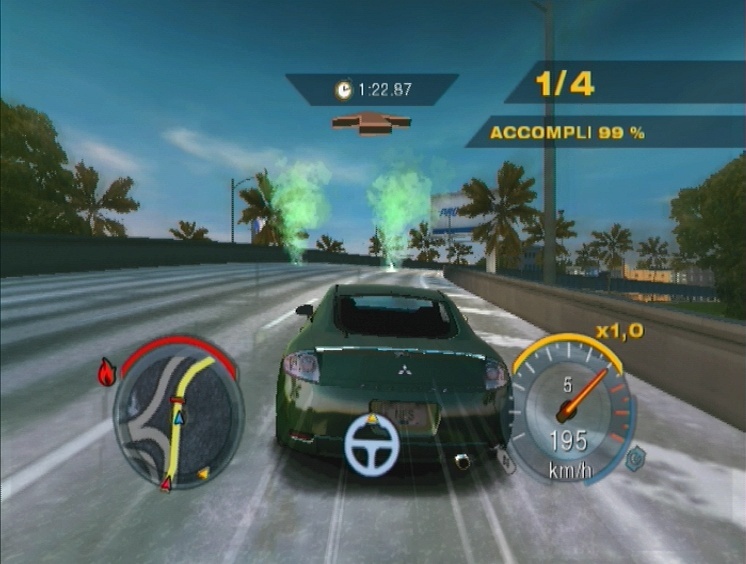This screenshot has width=746, height=564.
Task: Click the steering wheel icon below the car
Action: click(372, 444)
